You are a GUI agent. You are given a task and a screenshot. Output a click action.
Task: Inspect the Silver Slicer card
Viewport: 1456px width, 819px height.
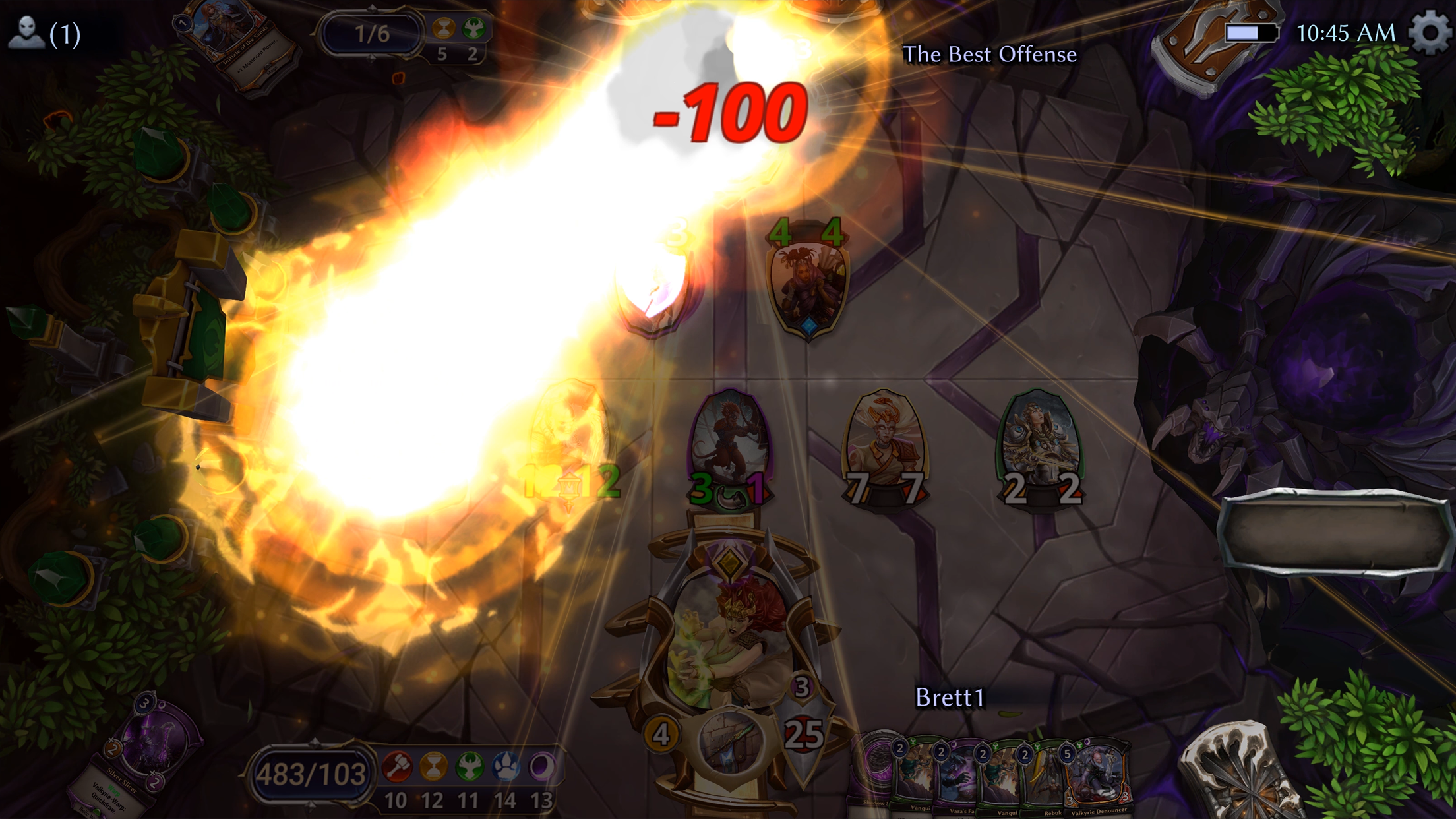142,752
